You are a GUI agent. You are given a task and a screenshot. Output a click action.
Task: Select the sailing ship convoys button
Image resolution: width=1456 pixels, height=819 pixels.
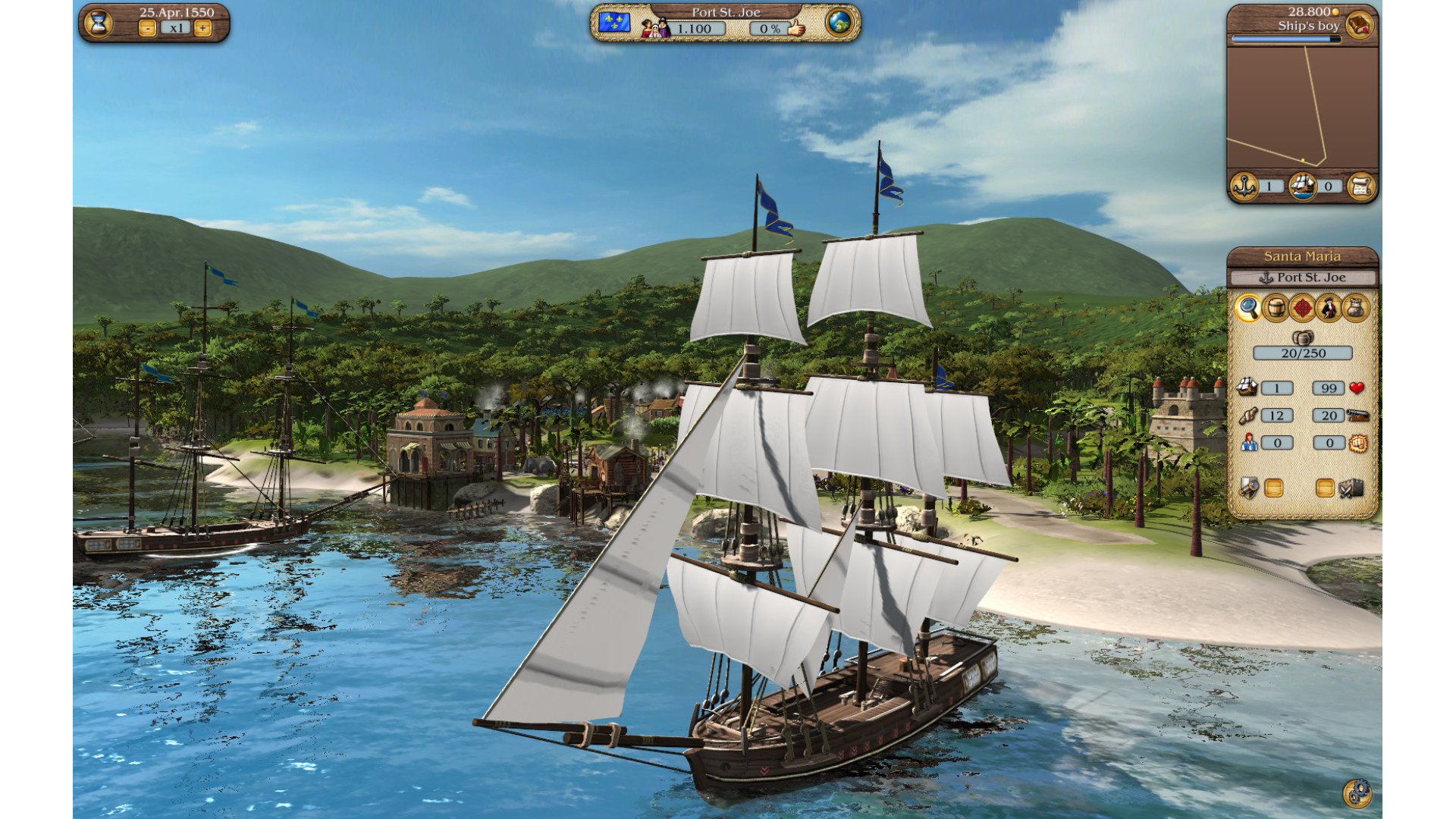pos(1302,186)
